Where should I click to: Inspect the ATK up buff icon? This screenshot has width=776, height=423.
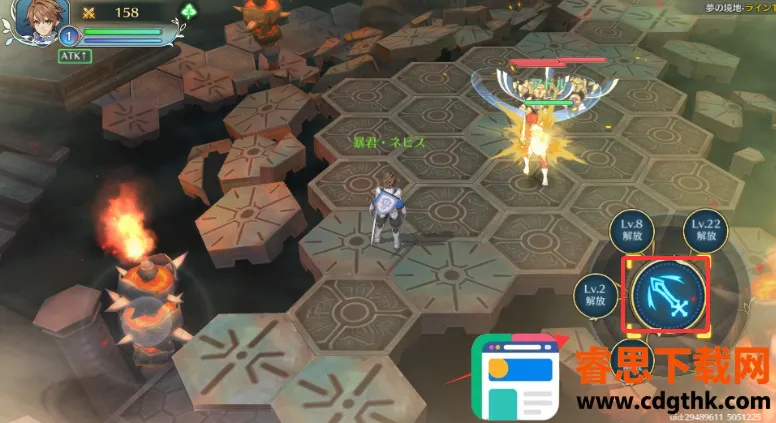point(74,56)
